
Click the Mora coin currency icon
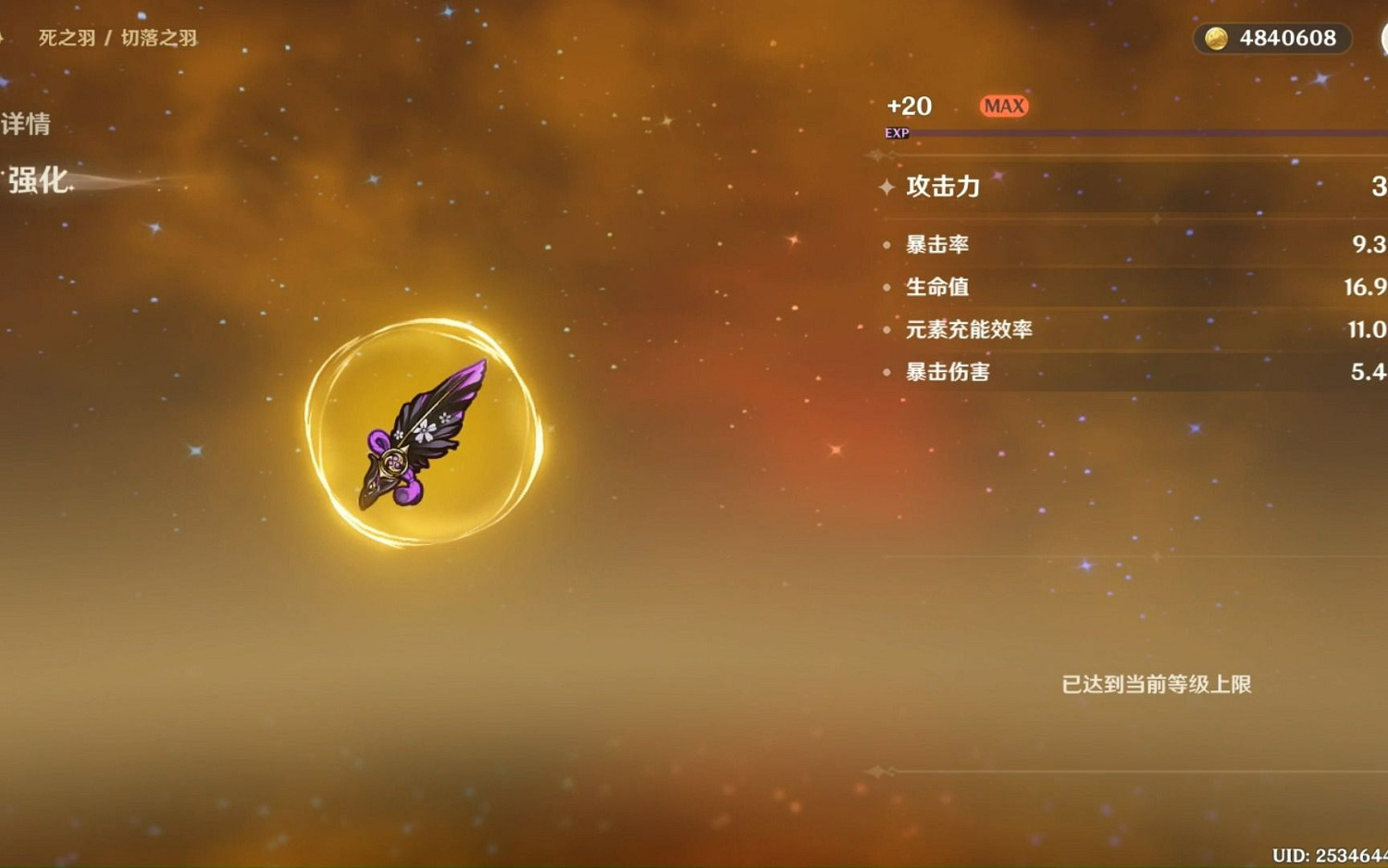(1217, 39)
